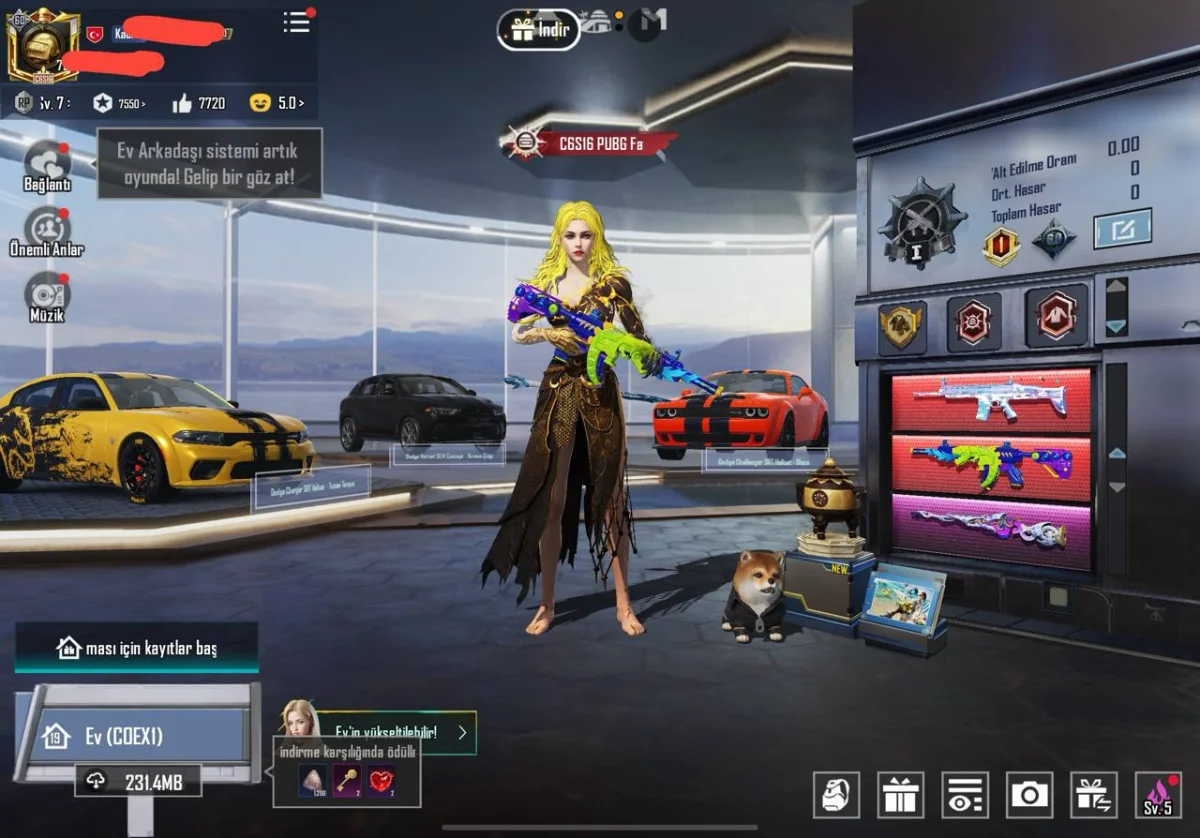Select the Ev (COEX1) home button
1200x838 pixels.
coord(136,737)
